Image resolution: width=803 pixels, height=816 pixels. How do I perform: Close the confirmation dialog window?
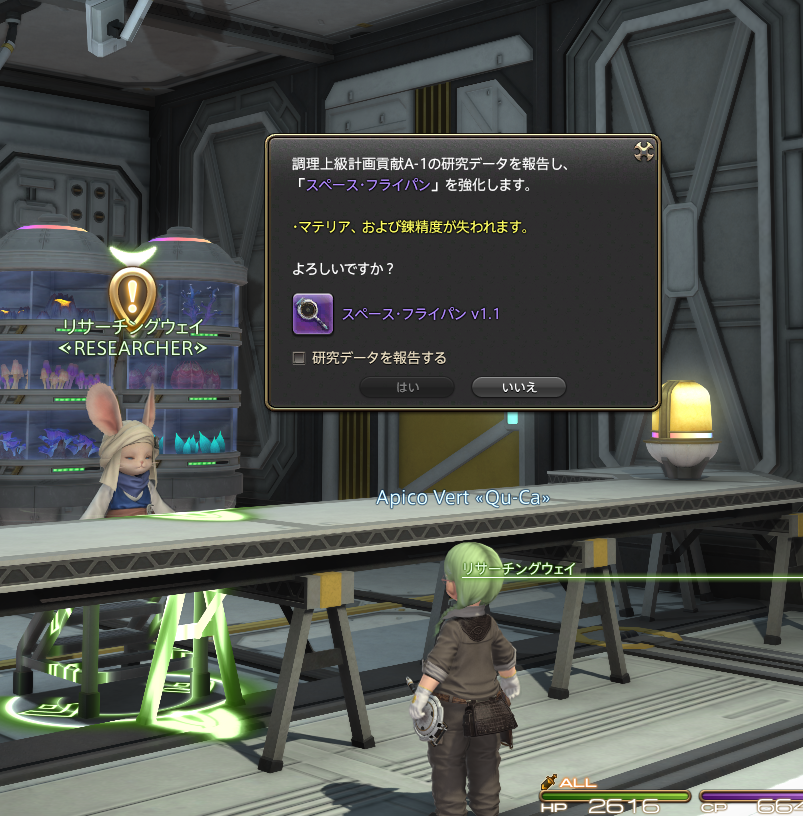644,152
